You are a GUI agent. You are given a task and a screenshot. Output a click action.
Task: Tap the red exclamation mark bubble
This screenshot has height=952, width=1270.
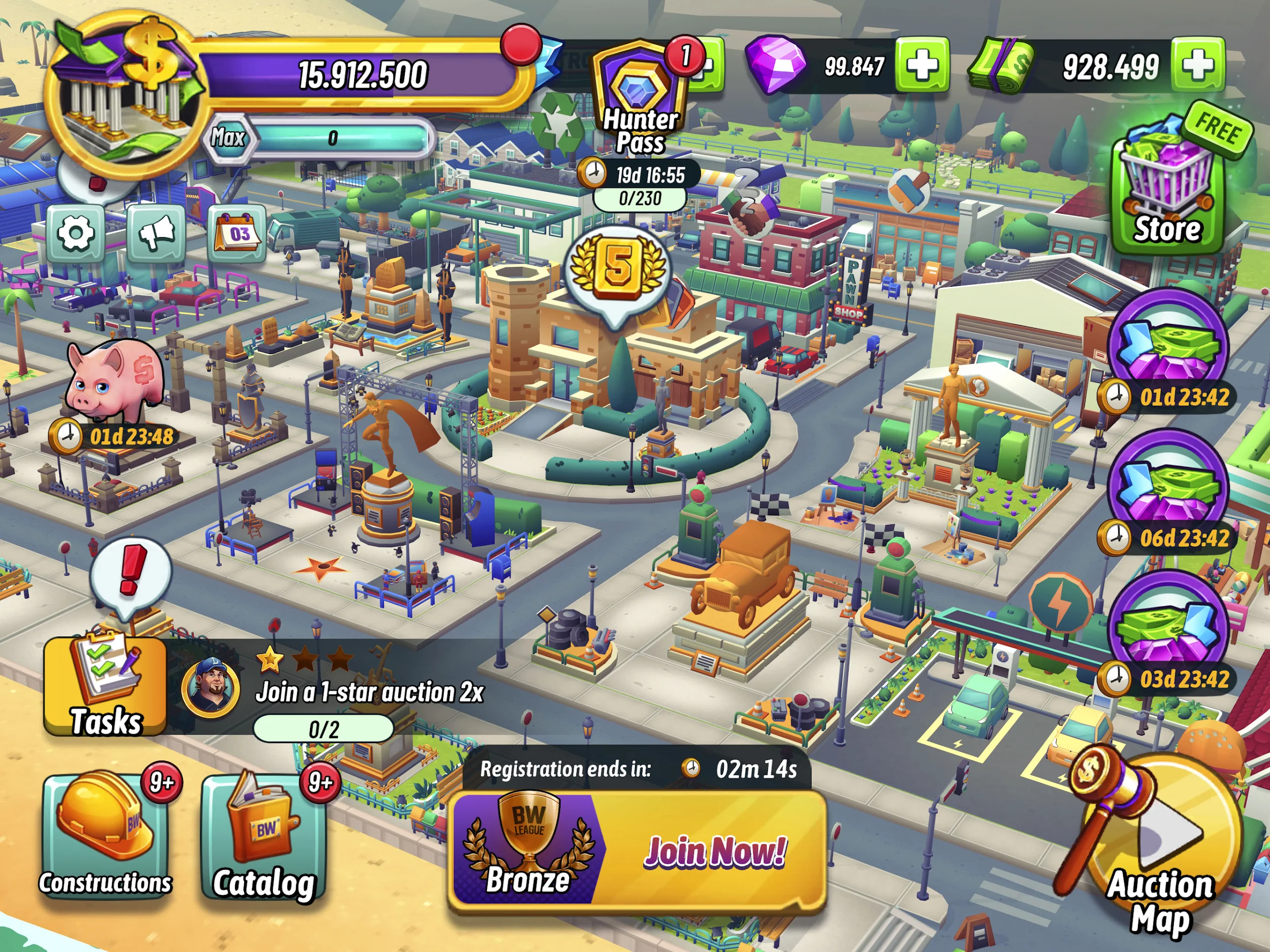tap(131, 572)
